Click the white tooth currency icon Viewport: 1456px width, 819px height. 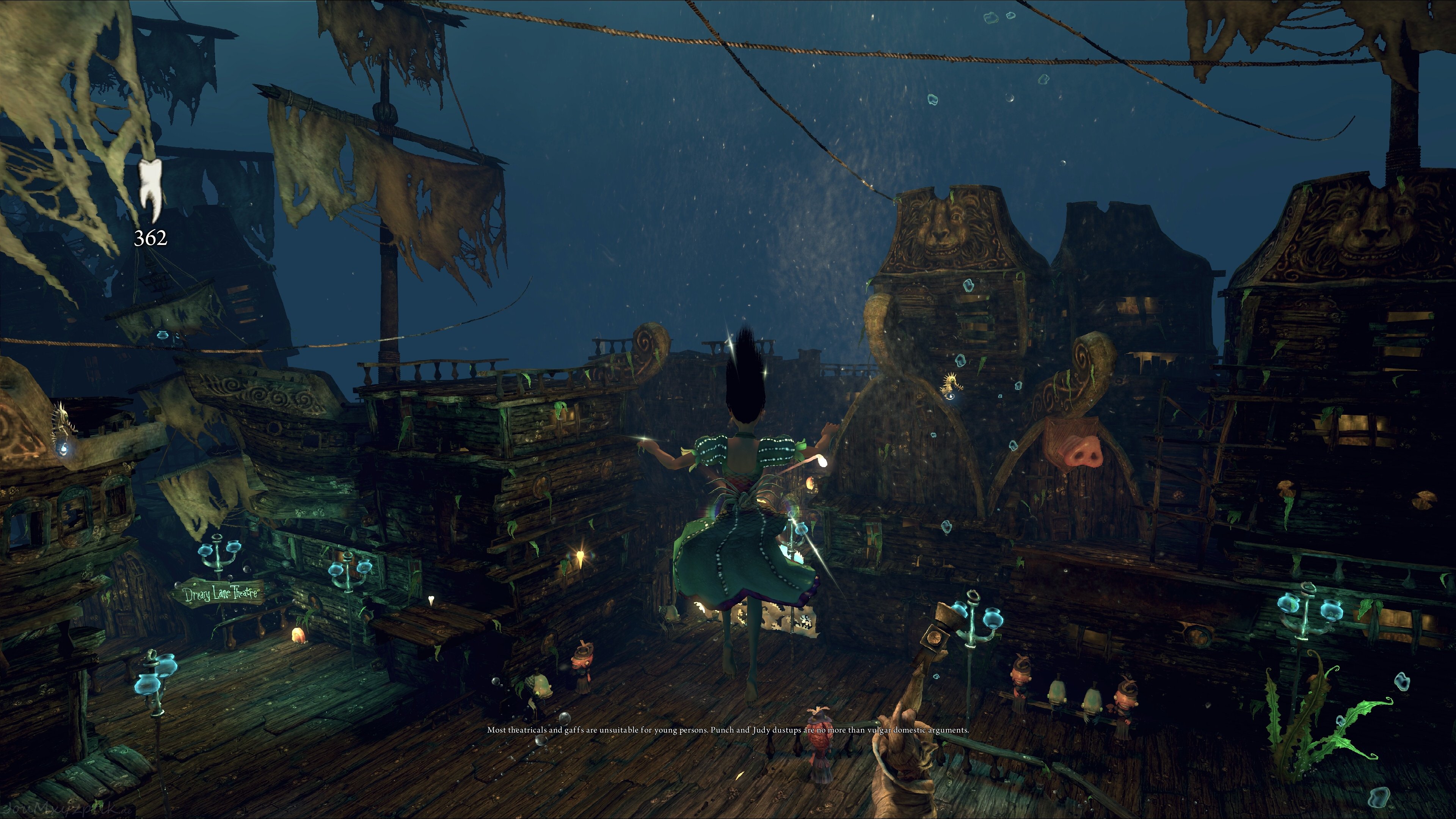point(151,189)
